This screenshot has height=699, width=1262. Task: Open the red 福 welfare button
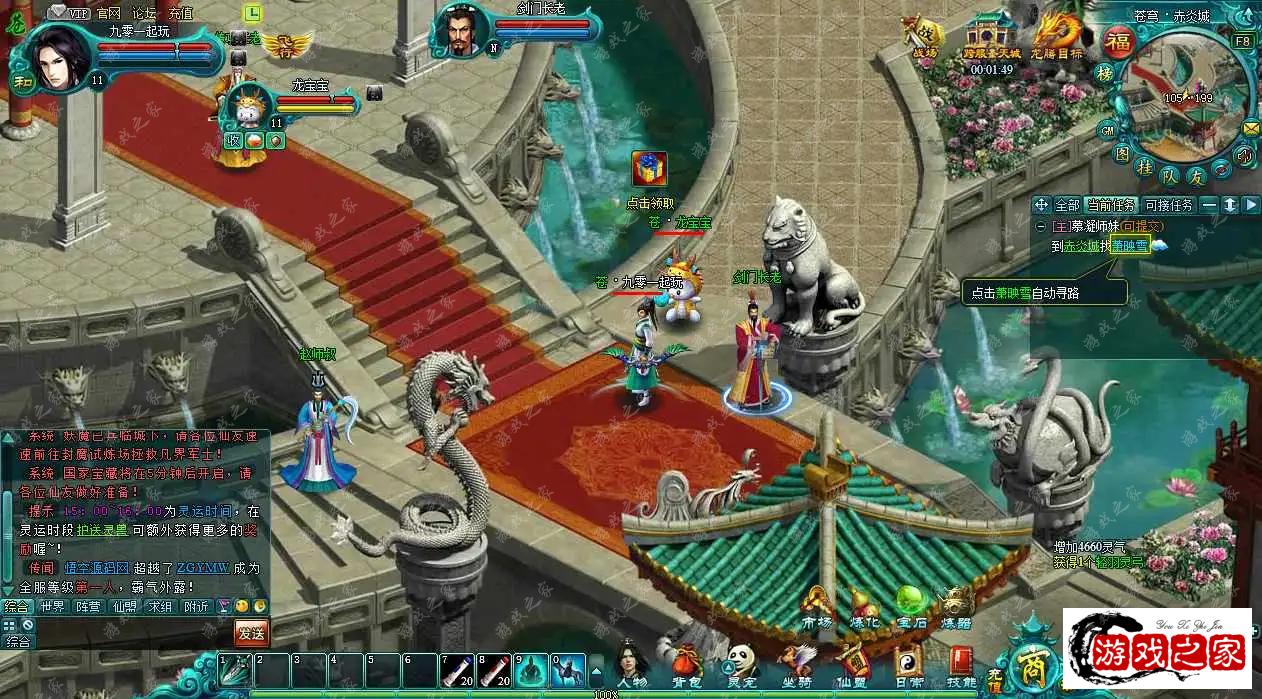[x=1117, y=43]
